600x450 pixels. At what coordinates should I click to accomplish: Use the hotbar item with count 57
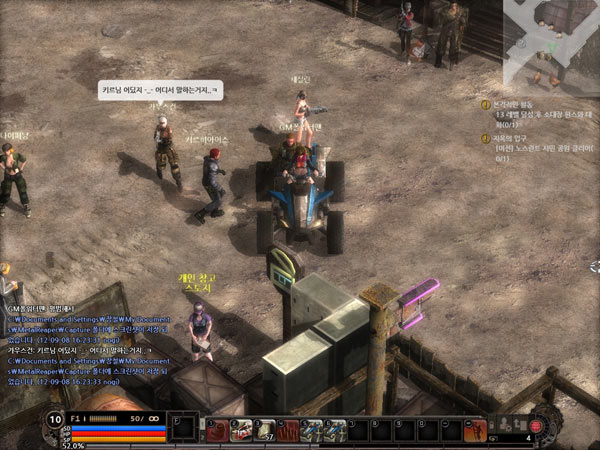[x=265, y=430]
